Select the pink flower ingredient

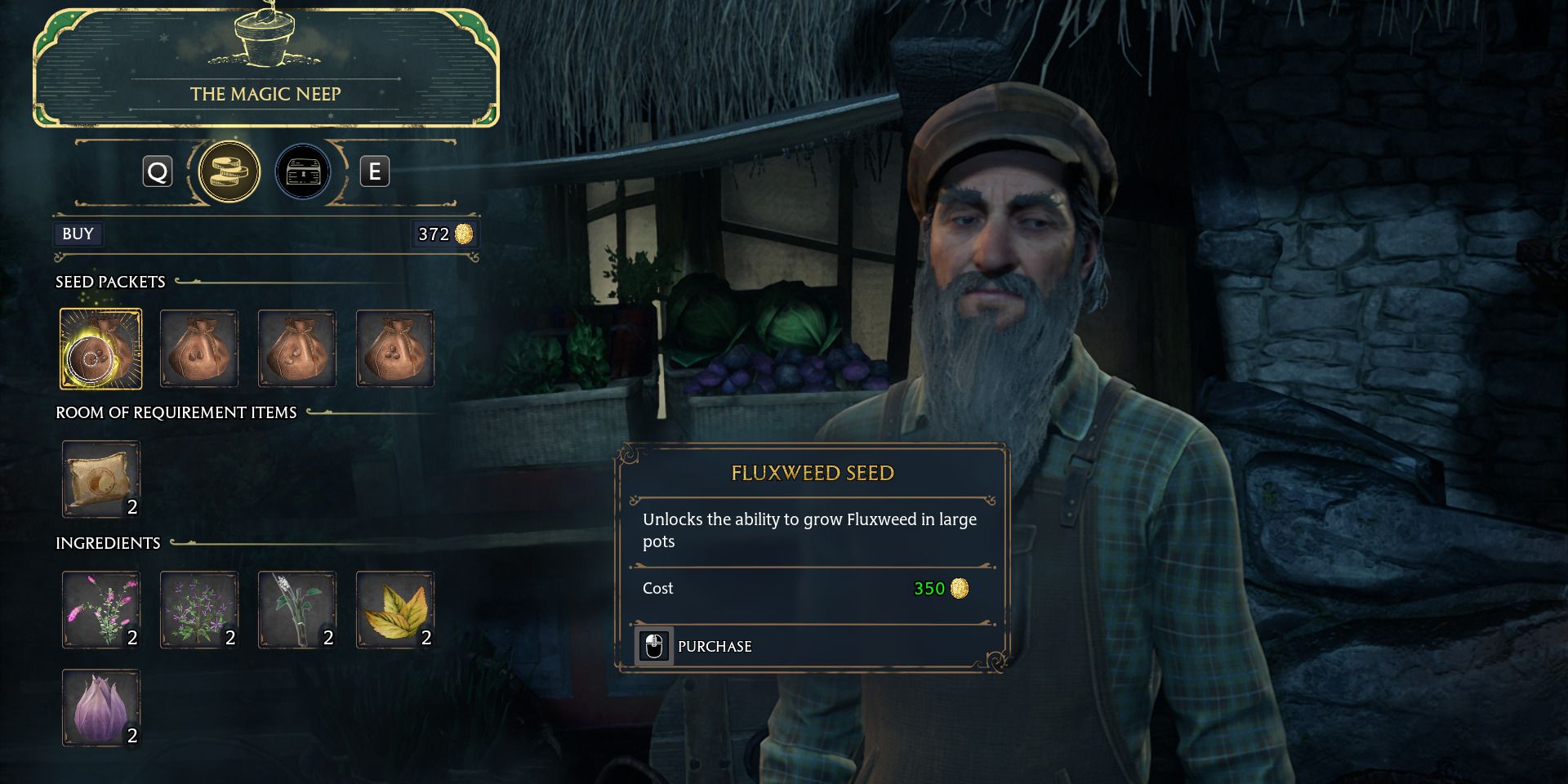coord(100,610)
